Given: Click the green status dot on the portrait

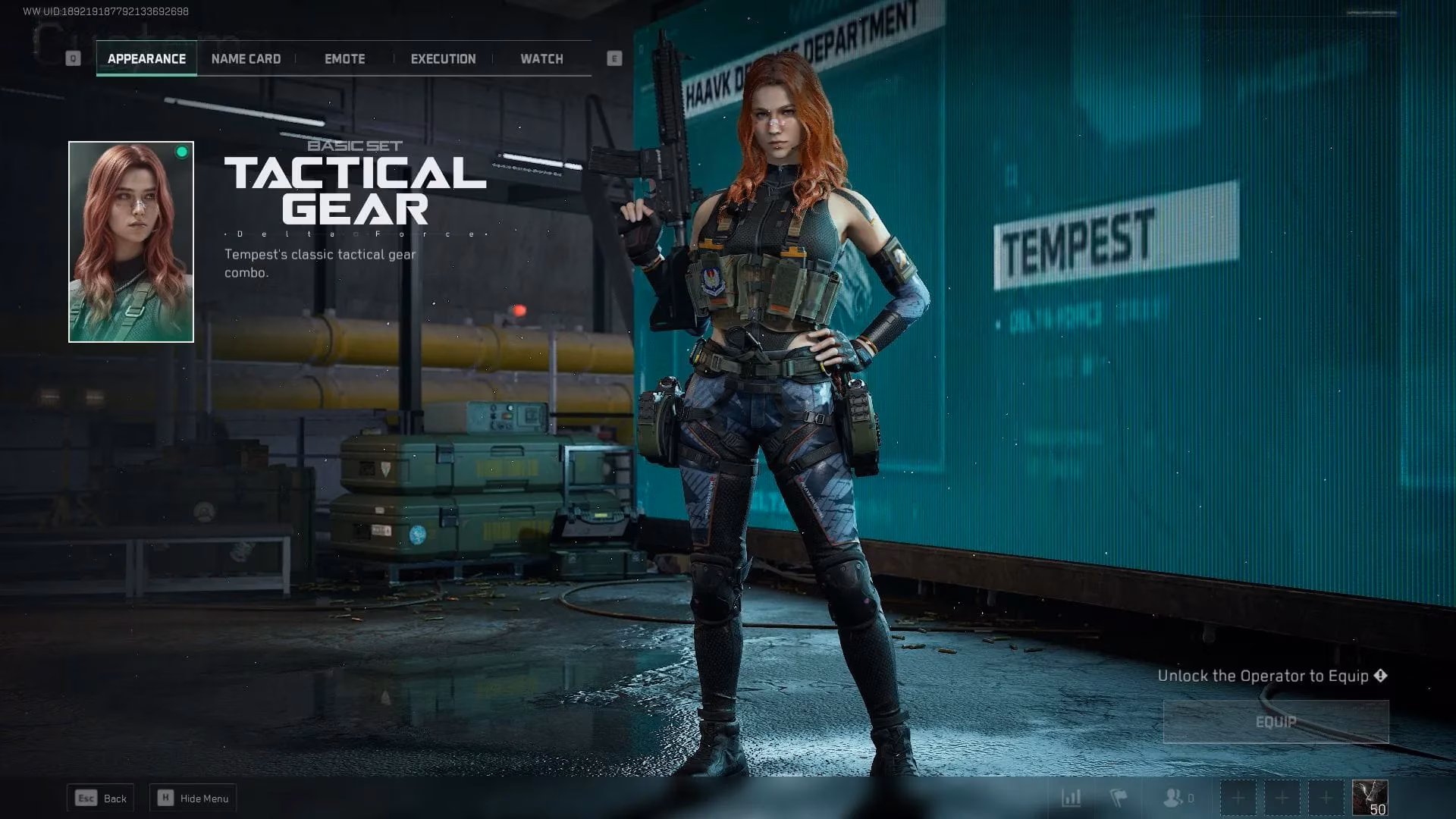Looking at the screenshot, I should (181, 152).
